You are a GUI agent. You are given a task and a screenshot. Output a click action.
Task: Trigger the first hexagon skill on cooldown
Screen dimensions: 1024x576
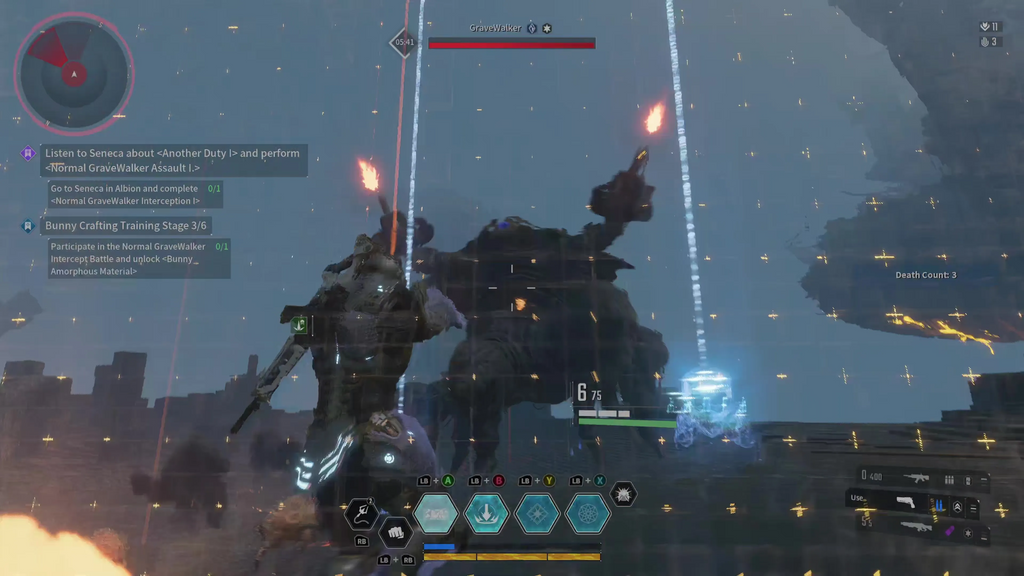(x=437, y=513)
